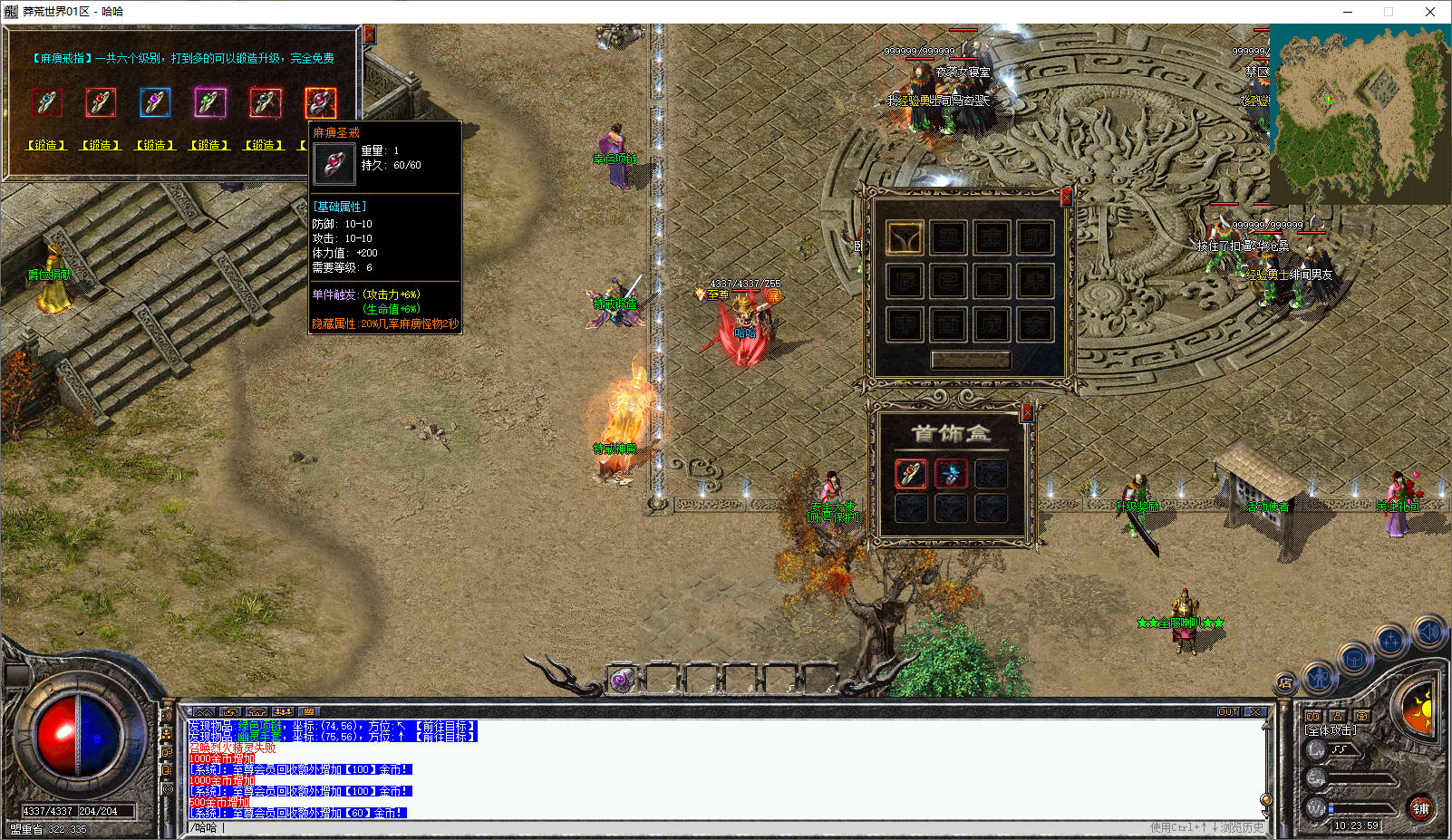Click the OUT button above the chat
Screen dimensions: 1452x840
[1228, 712]
